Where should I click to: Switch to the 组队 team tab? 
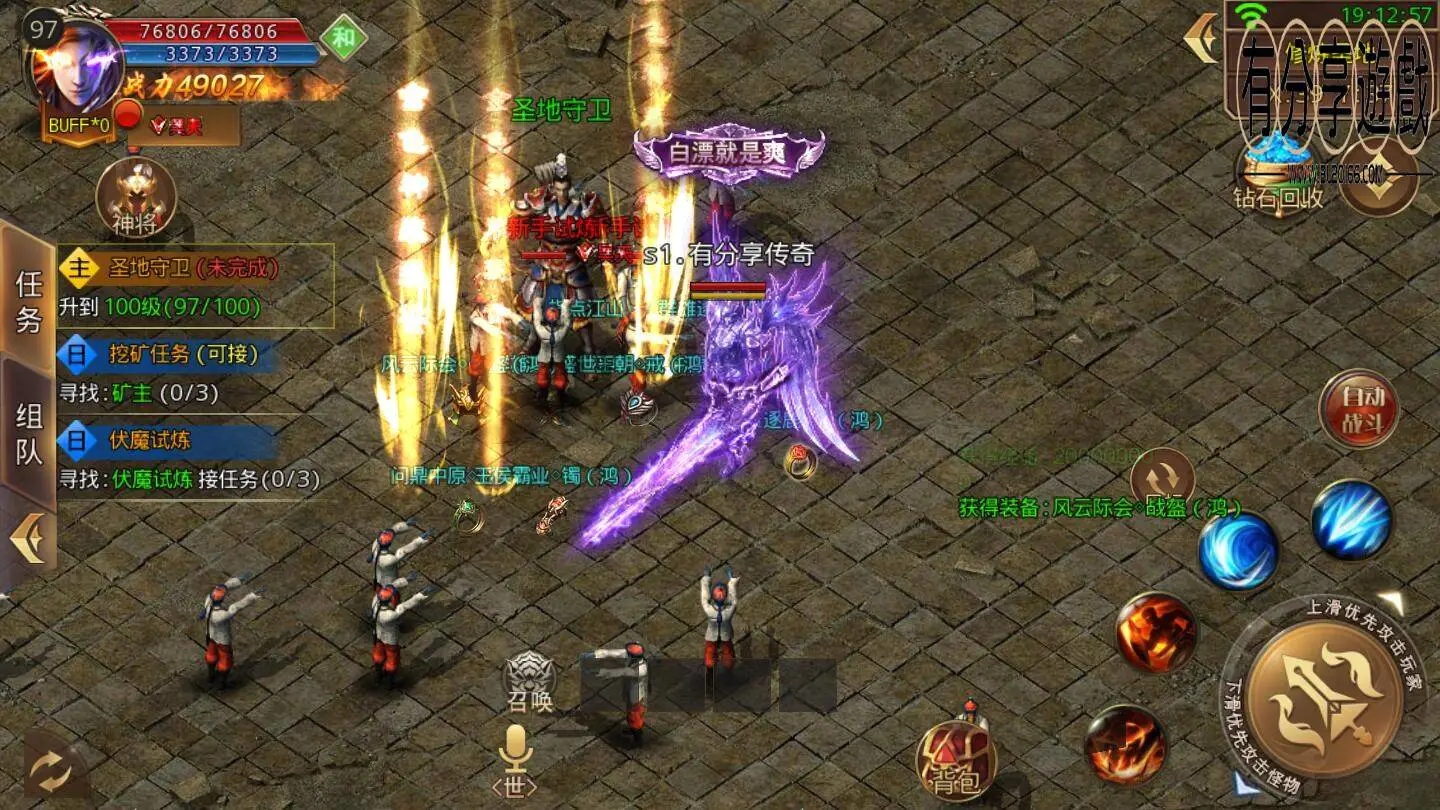[29, 433]
